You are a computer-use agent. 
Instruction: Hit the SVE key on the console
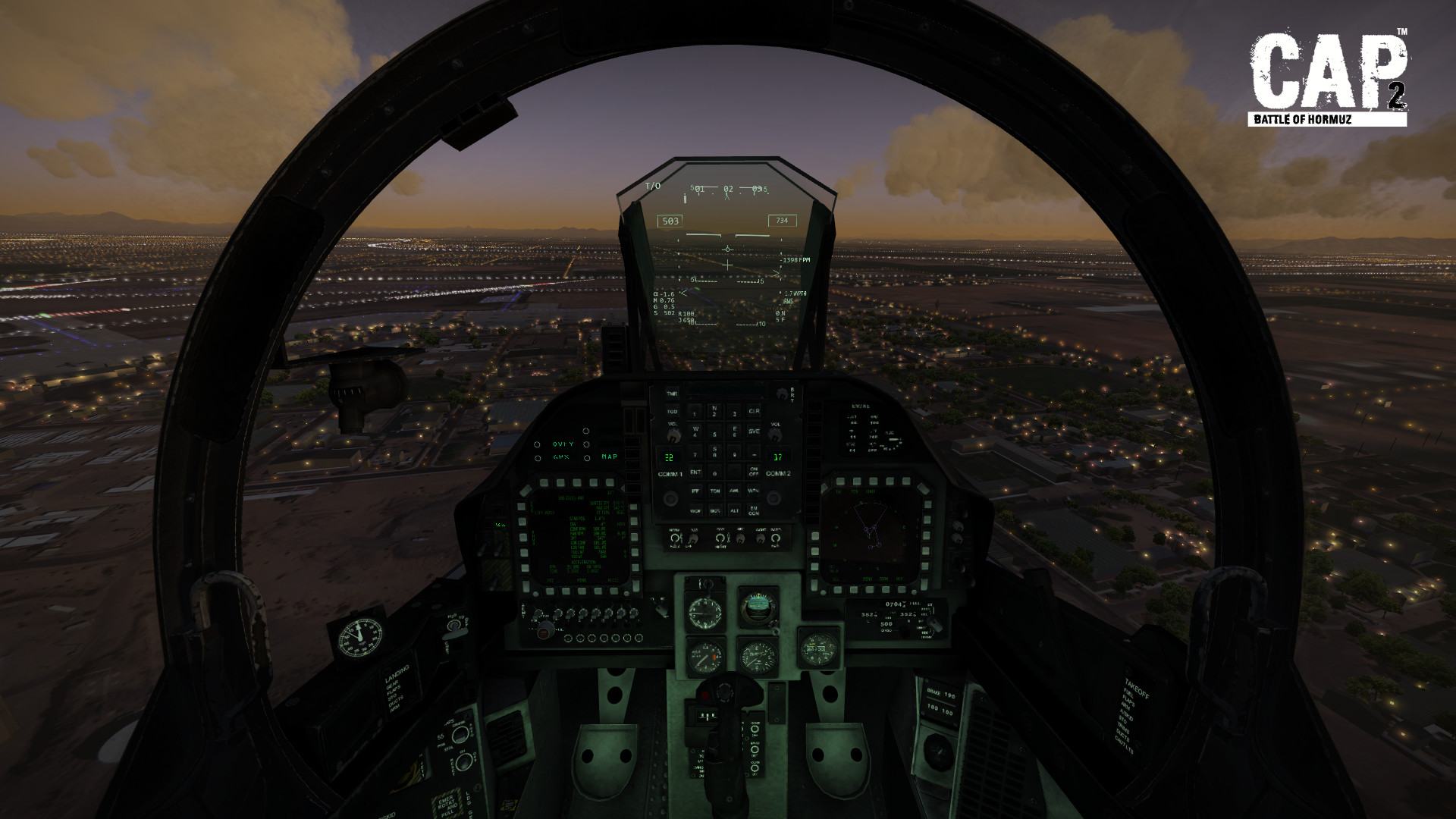click(754, 431)
